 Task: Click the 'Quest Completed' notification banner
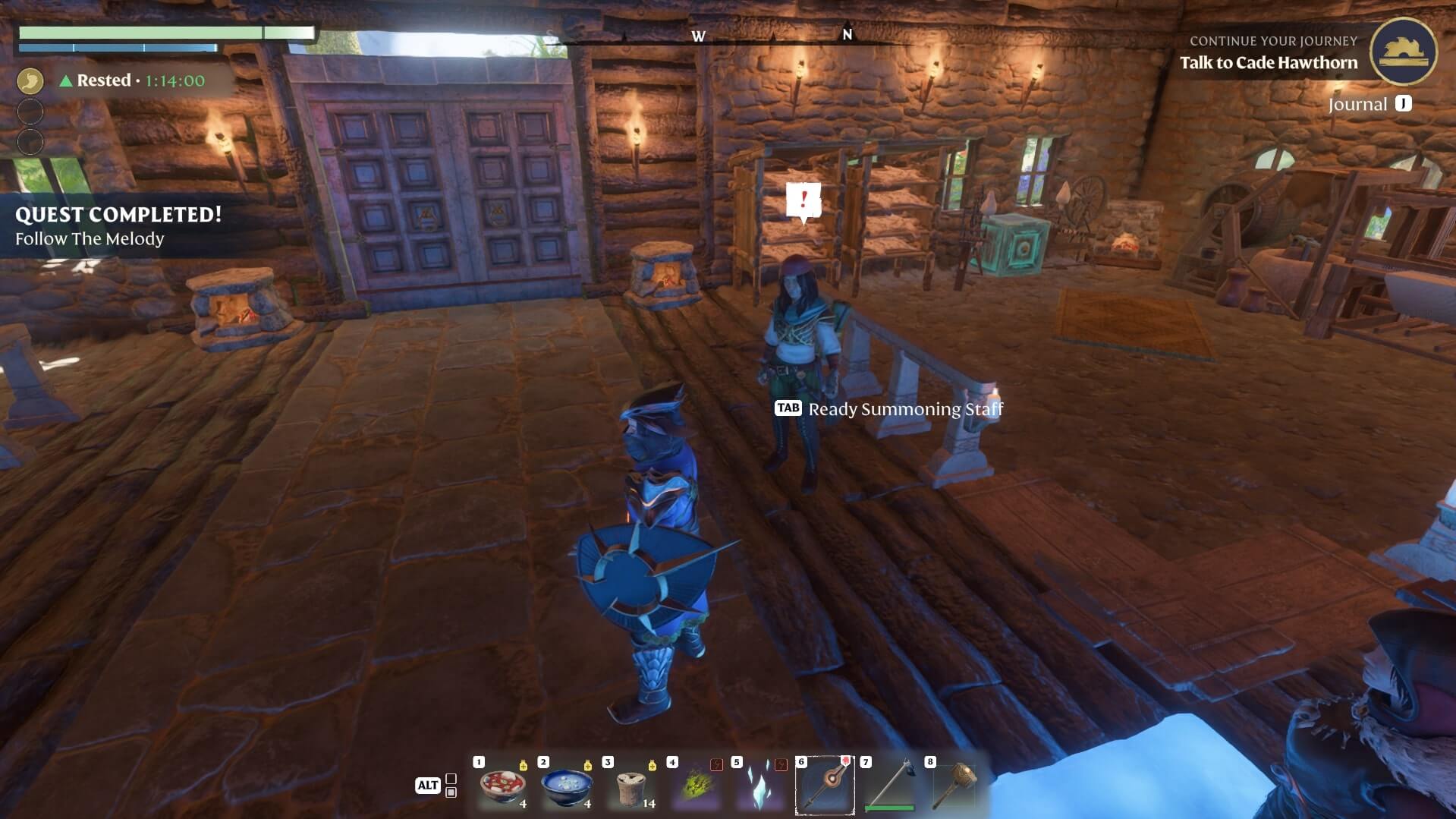coord(118,226)
